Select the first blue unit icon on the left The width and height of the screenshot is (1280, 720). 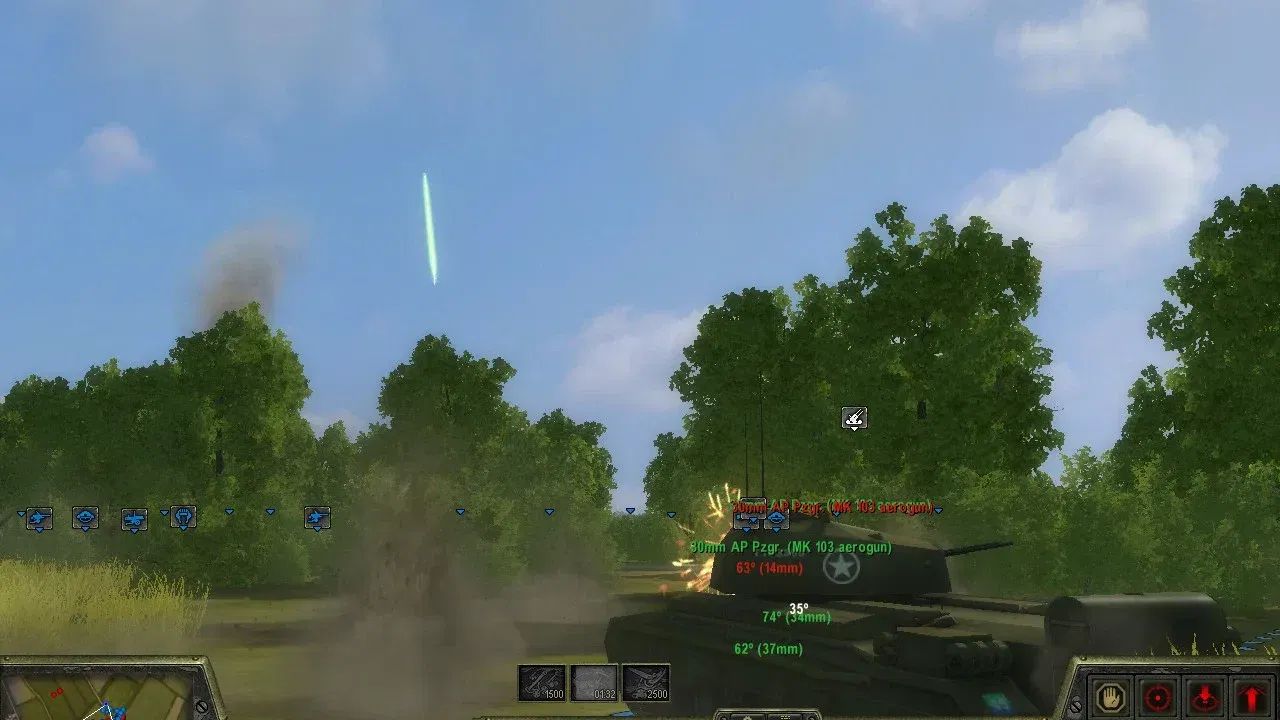(x=37, y=518)
